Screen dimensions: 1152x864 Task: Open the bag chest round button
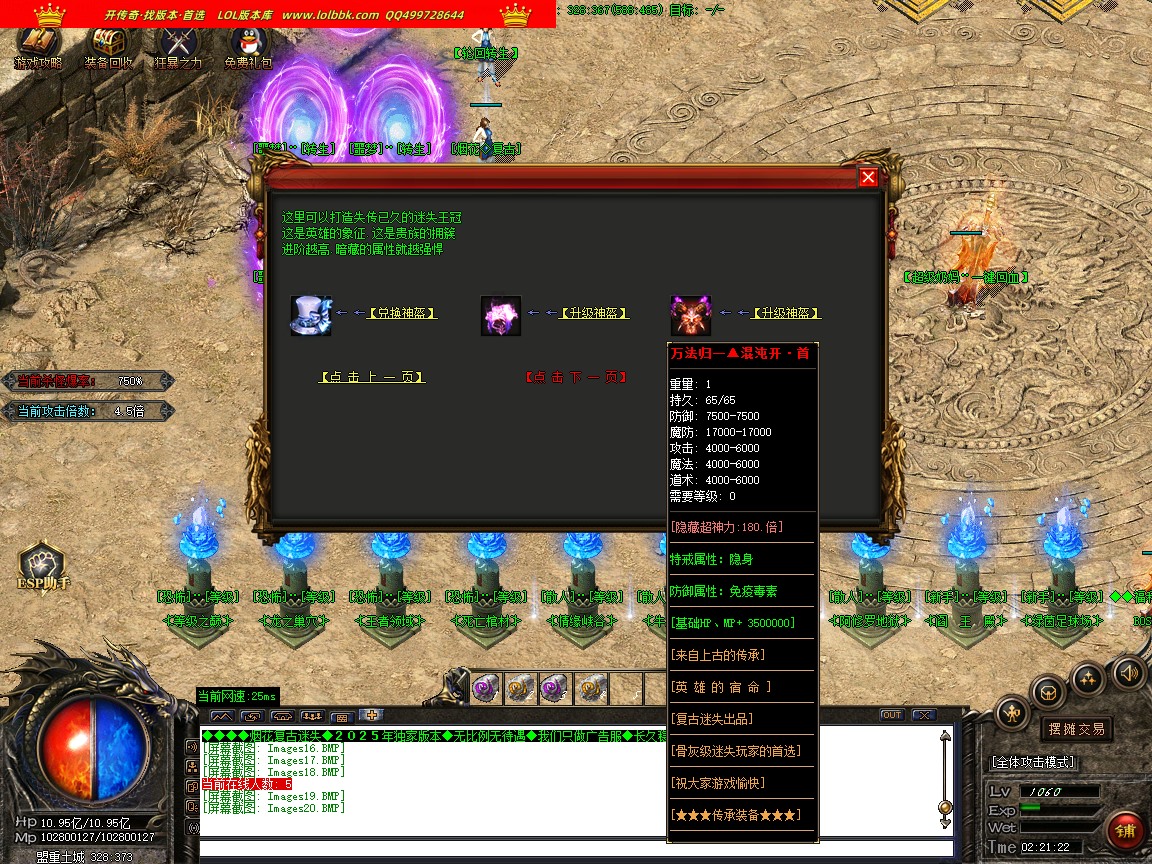pyautogui.click(x=1048, y=691)
